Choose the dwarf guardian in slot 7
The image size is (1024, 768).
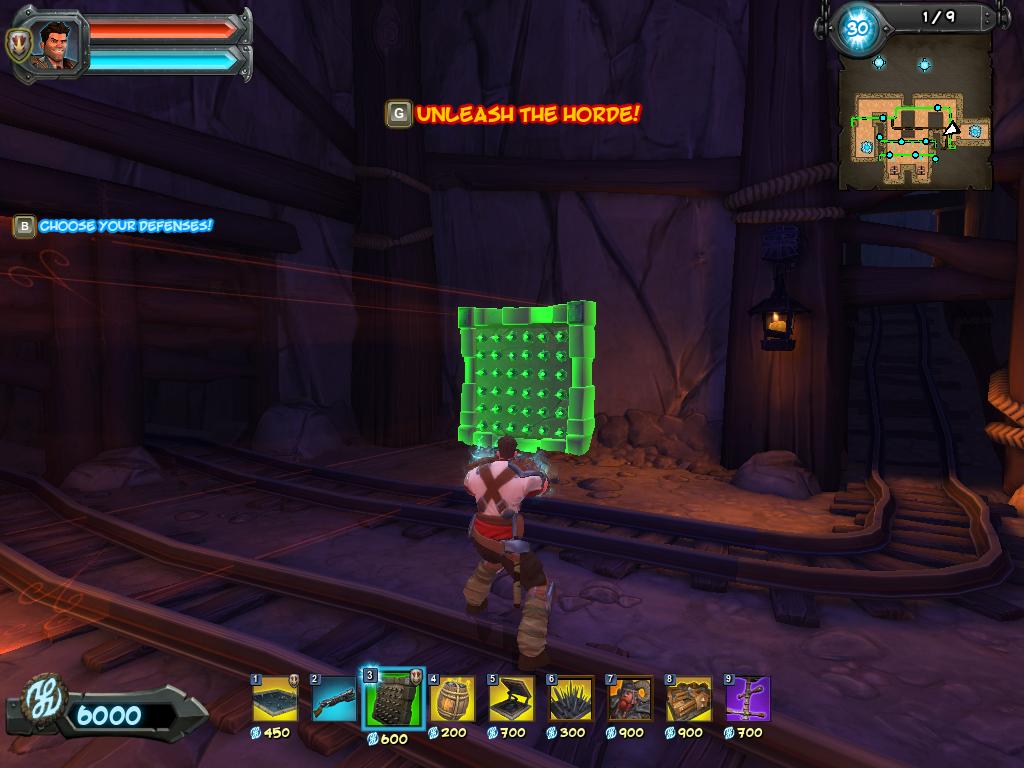click(x=629, y=699)
